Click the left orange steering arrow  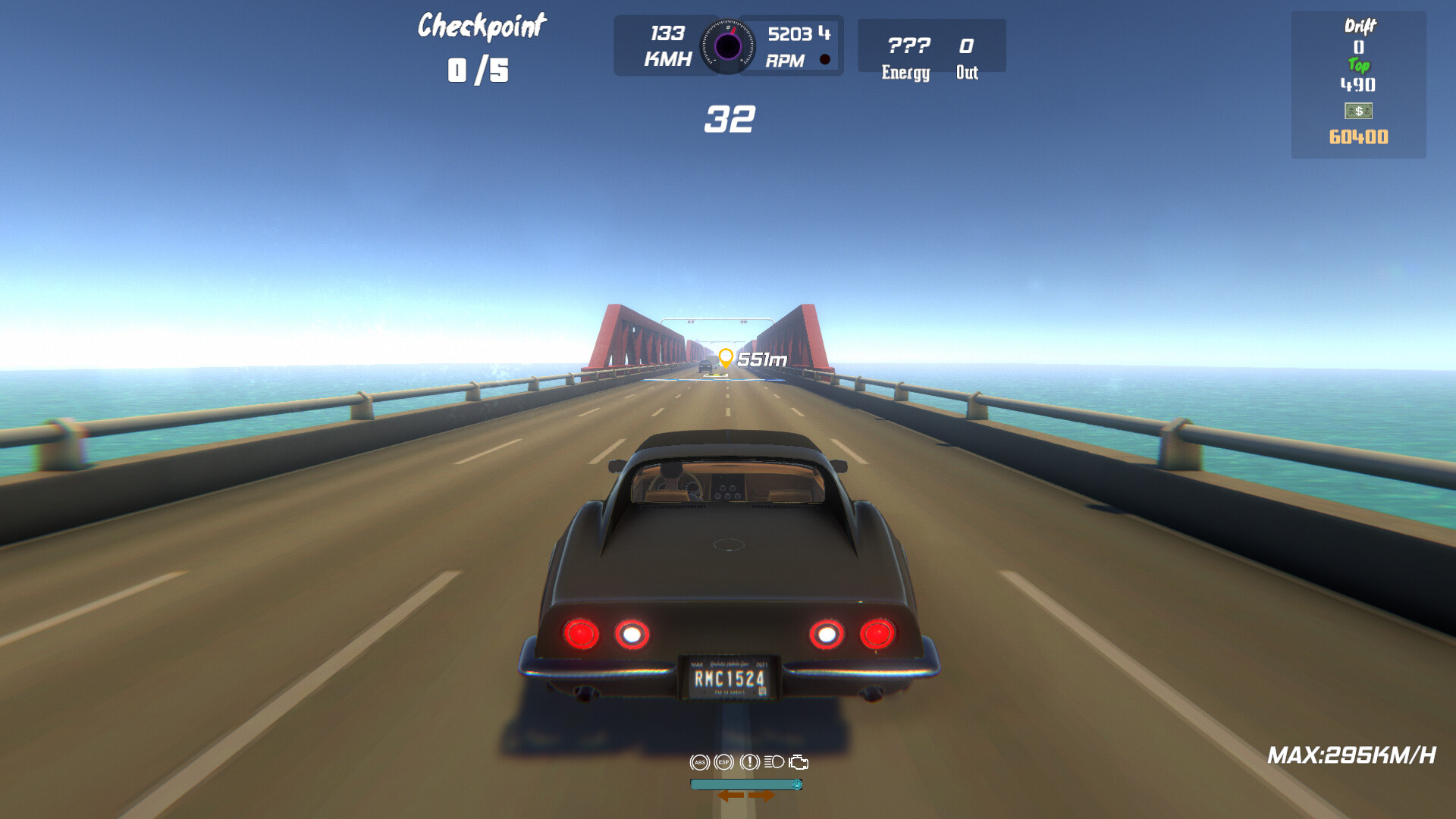point(730,796)
